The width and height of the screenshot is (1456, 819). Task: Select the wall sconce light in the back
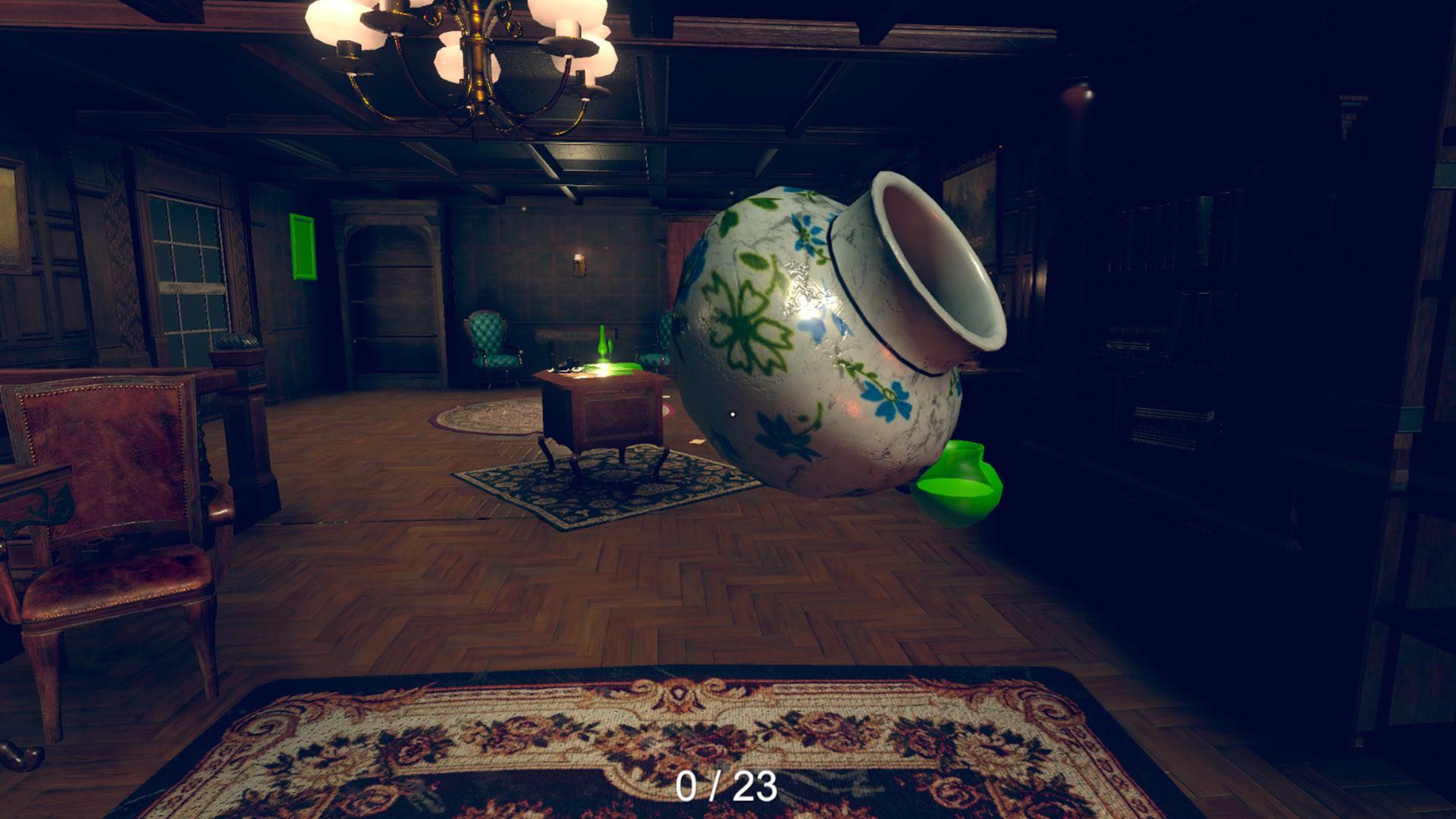[580, 262]
